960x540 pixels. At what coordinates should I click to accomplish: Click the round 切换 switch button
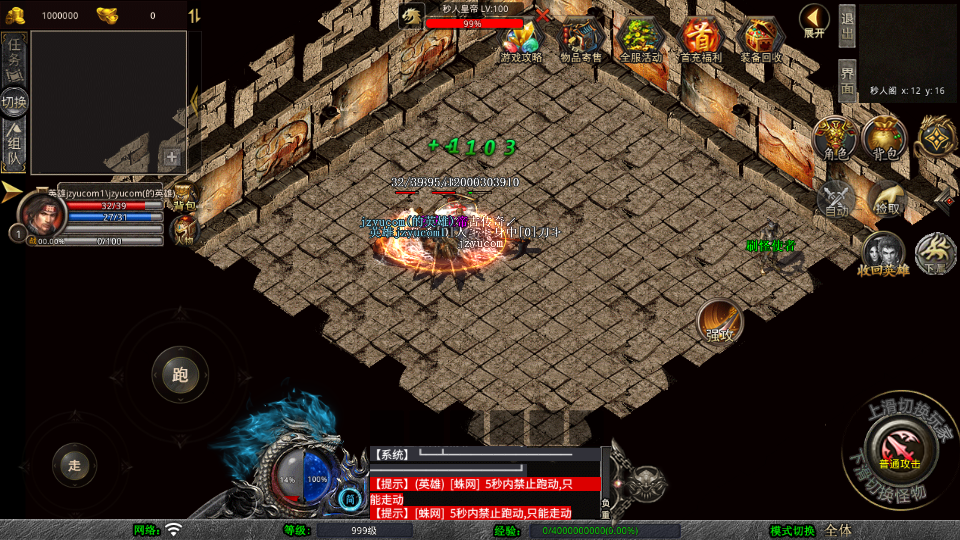tap(14, 101)
